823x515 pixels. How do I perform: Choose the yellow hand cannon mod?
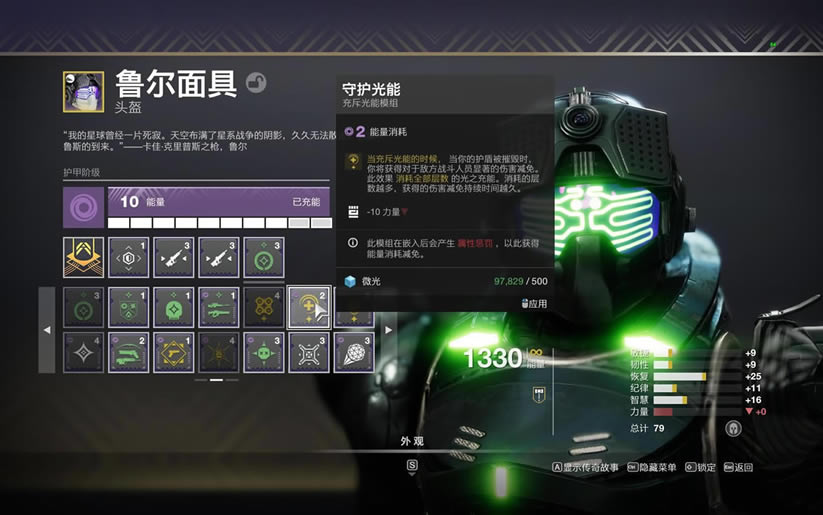(x=174, y=352)
